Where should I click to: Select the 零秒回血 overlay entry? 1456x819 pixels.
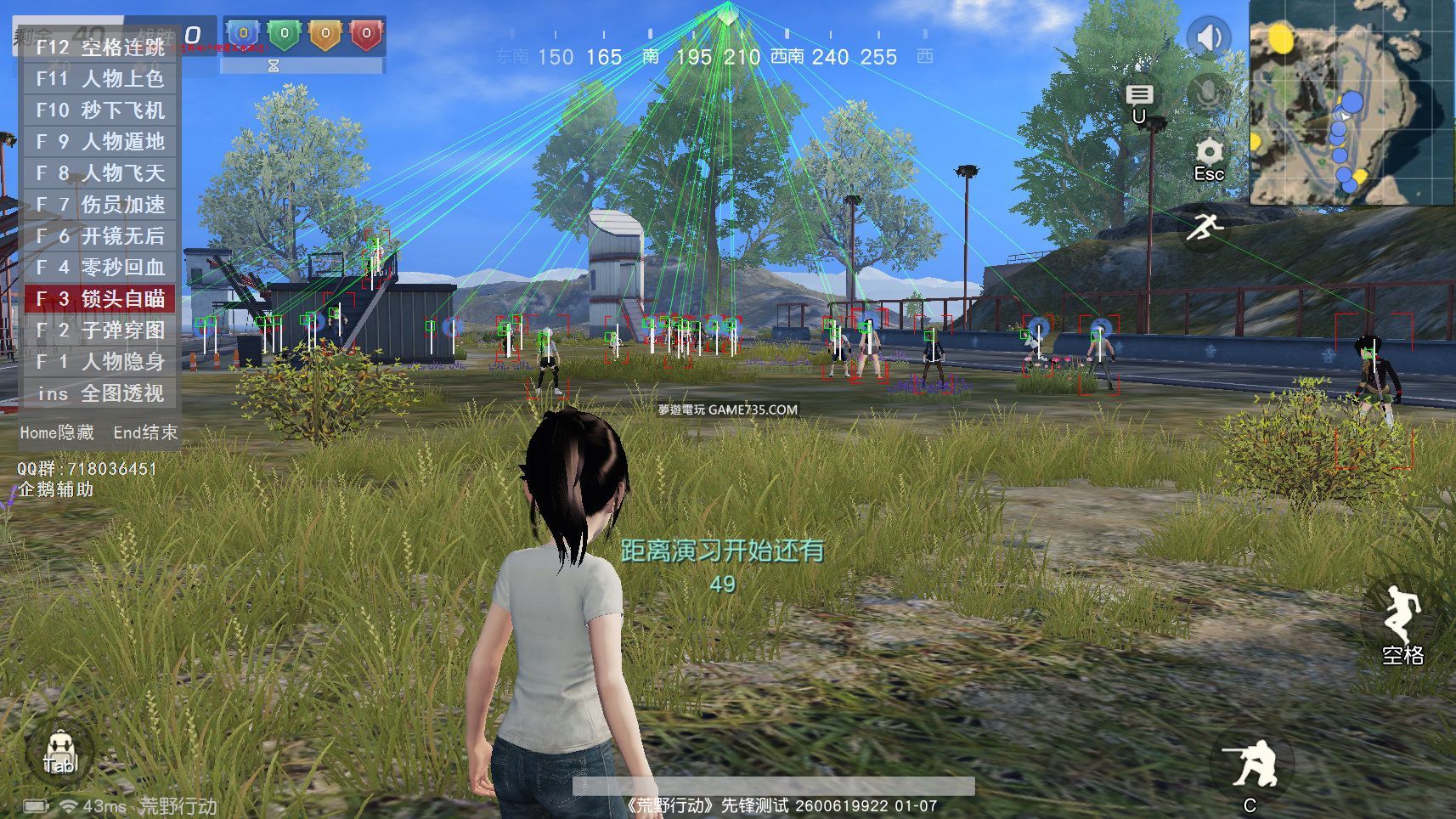100,268
